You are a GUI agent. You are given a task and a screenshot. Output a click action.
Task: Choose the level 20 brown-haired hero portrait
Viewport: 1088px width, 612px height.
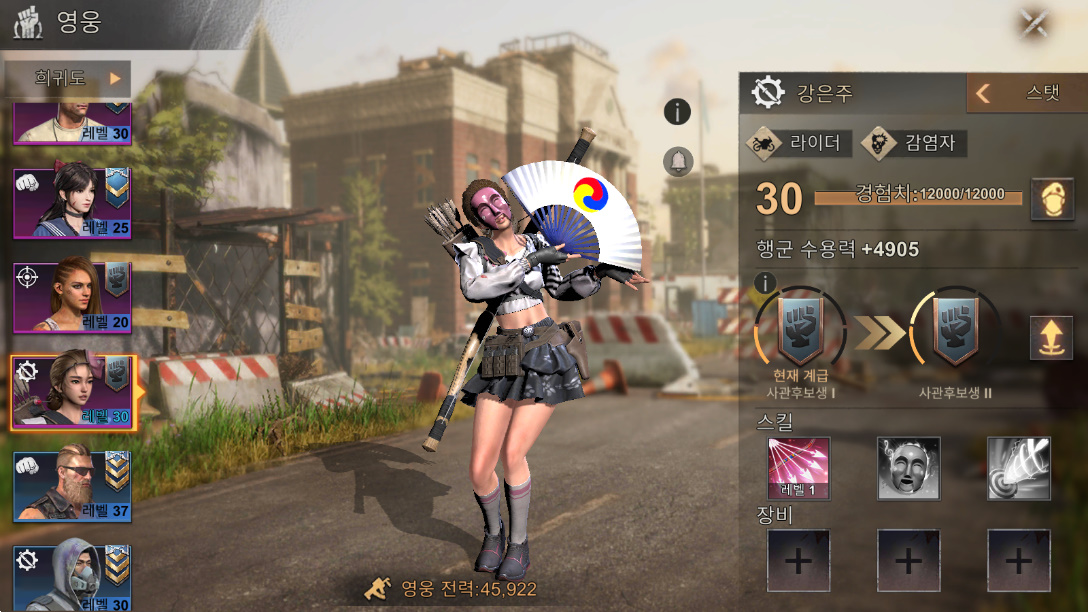point(72,297)
